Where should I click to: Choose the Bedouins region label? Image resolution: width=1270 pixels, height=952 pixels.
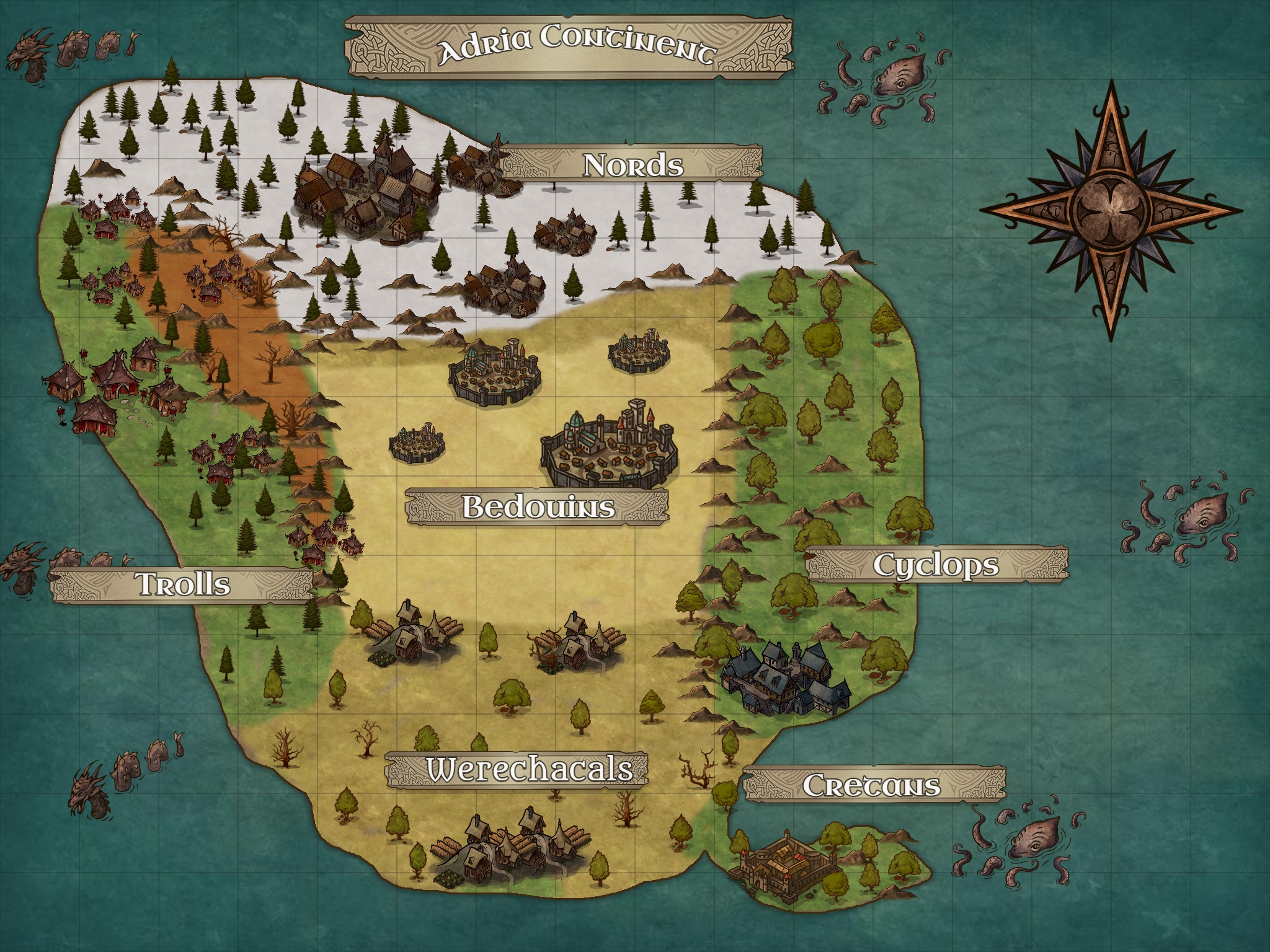[x=537, y=506]
